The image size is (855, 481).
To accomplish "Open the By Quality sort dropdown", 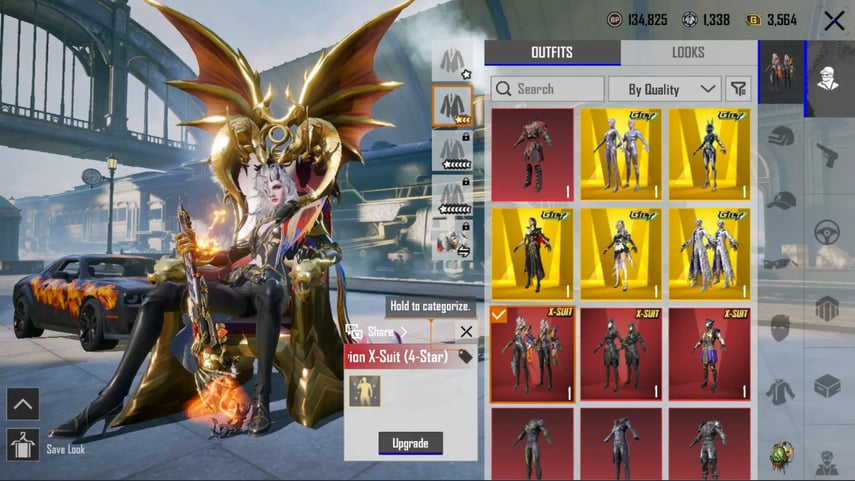I will (664, 89).
